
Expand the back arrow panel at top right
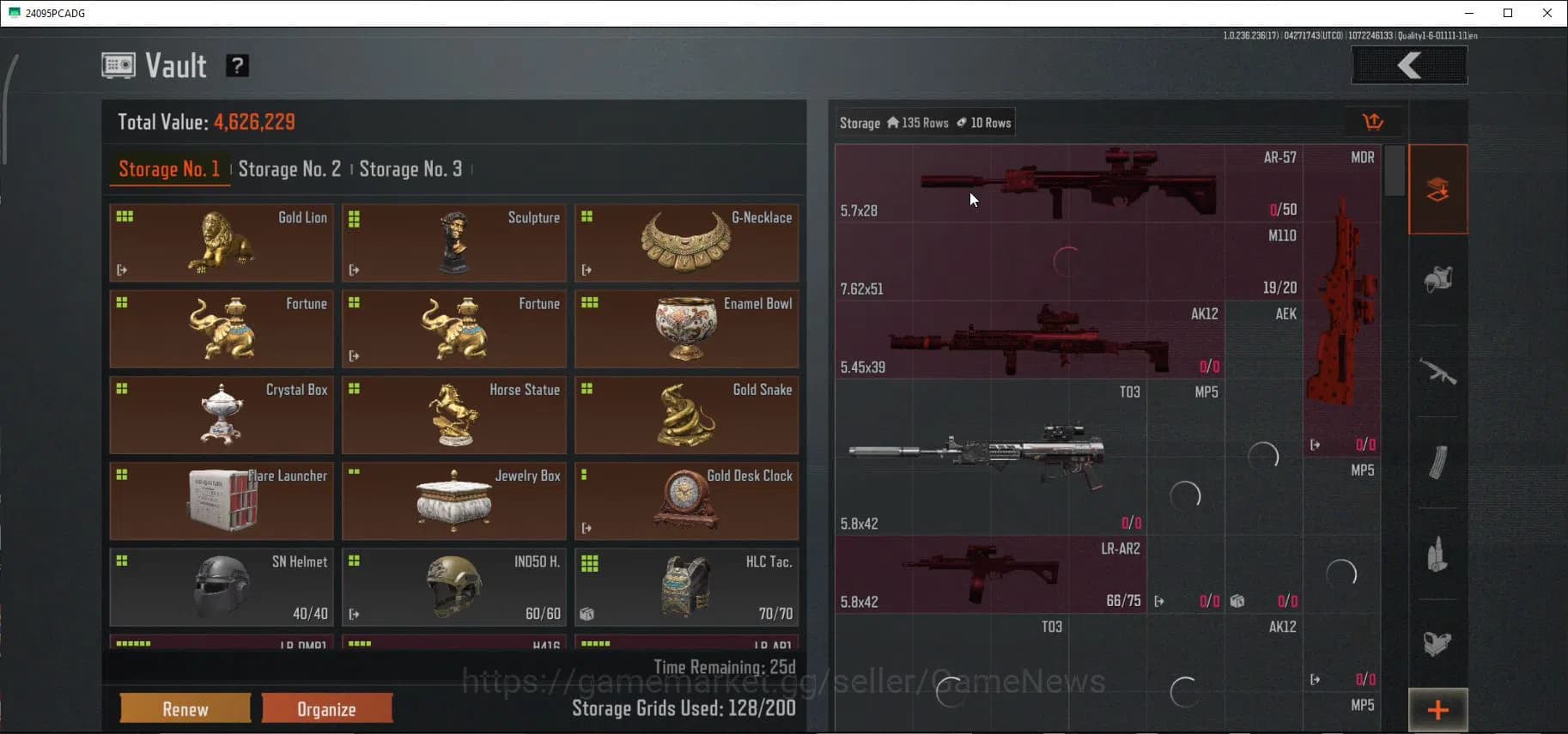click(1408, 65)
